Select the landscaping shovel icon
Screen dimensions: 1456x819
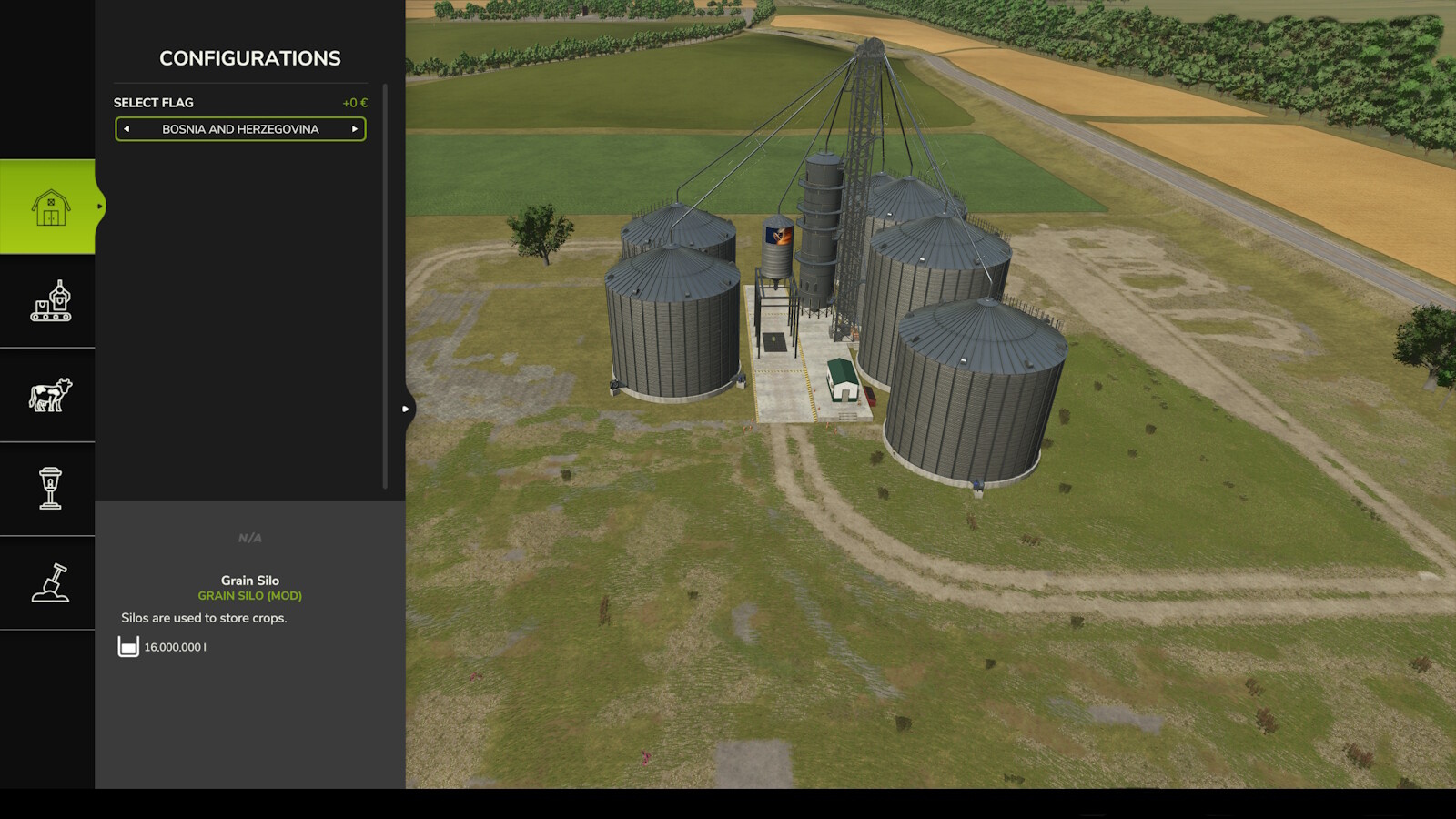click(x=50, y=582)
